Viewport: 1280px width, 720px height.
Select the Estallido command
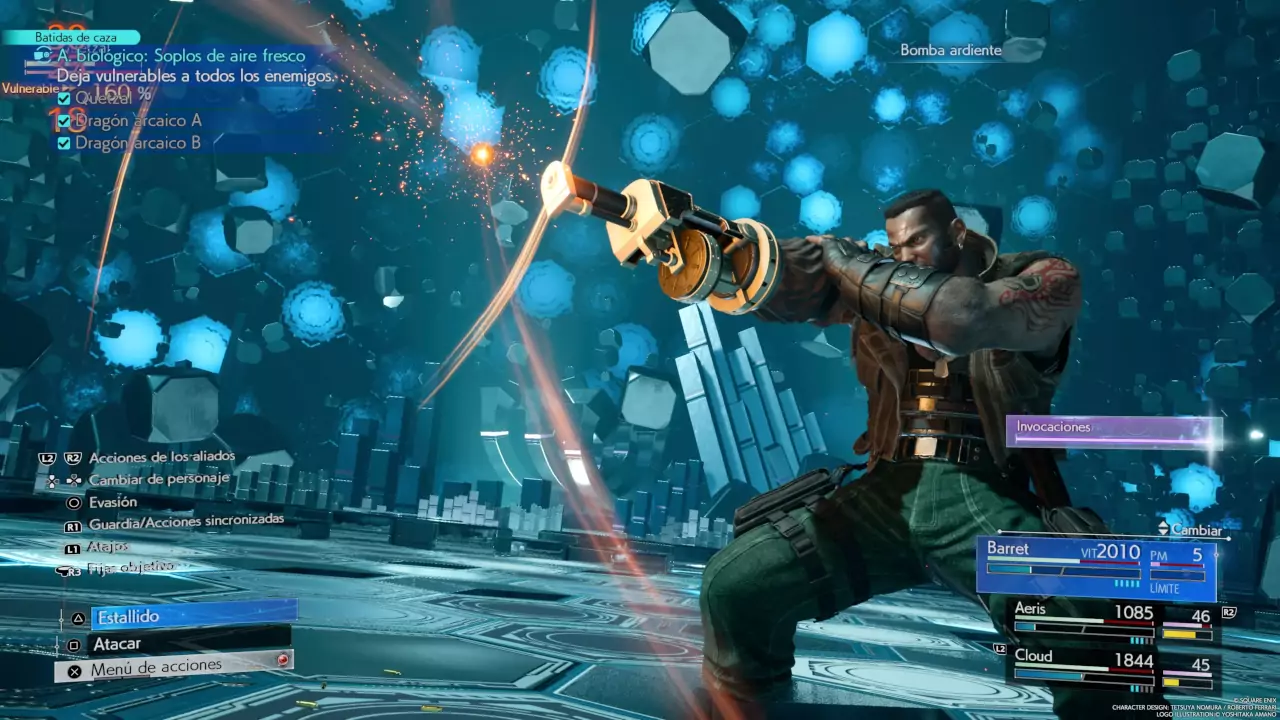pos(193,616)
